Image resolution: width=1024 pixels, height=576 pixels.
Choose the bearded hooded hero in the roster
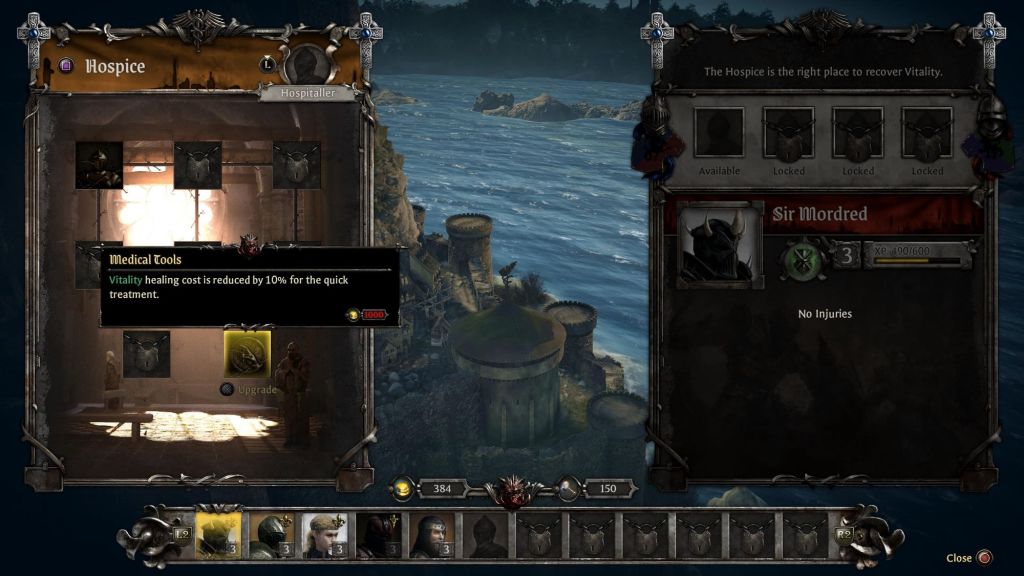[432, 536]
